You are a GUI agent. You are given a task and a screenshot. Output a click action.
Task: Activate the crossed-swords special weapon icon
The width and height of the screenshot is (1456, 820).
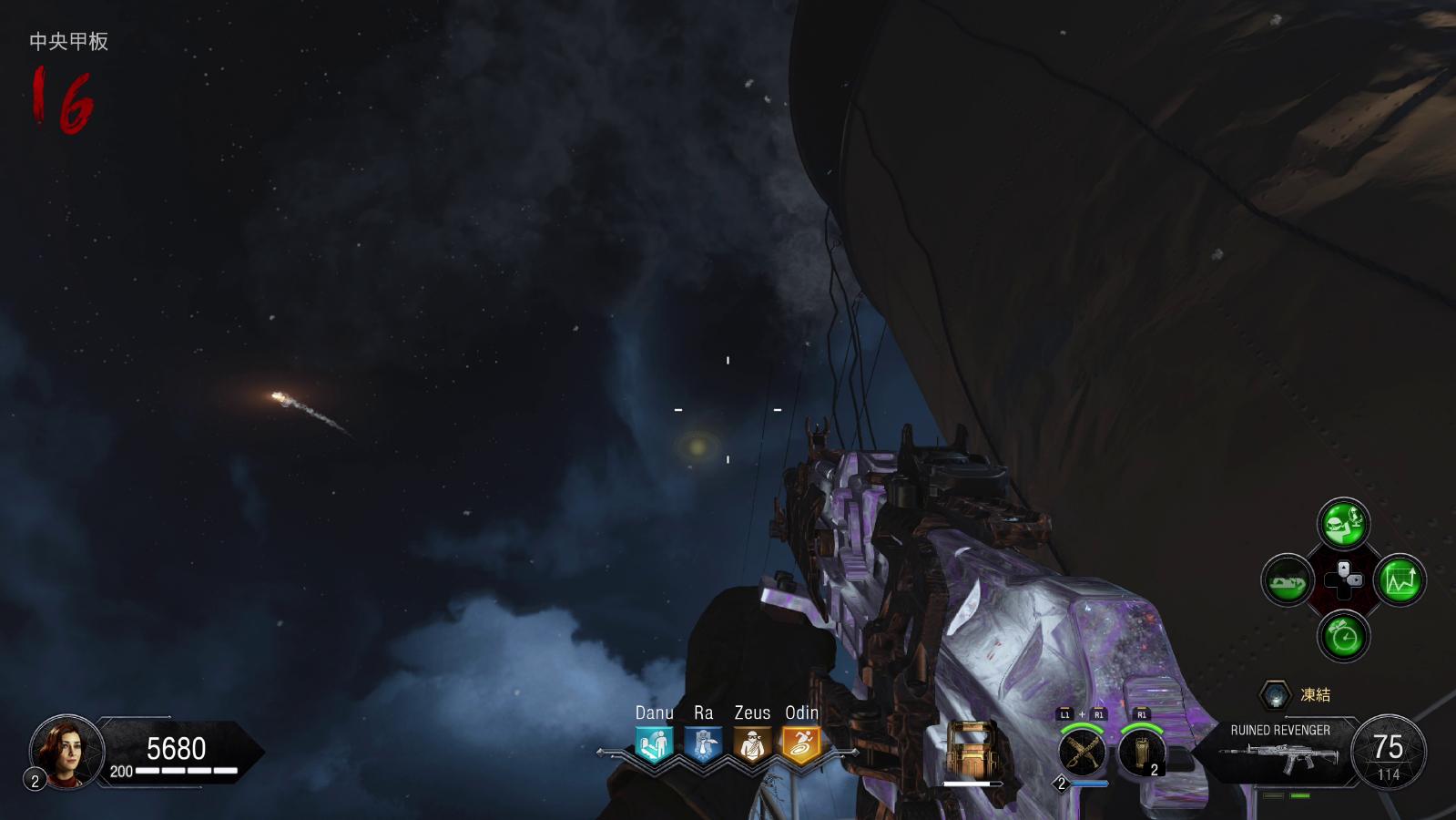(x=1082, y=753)
